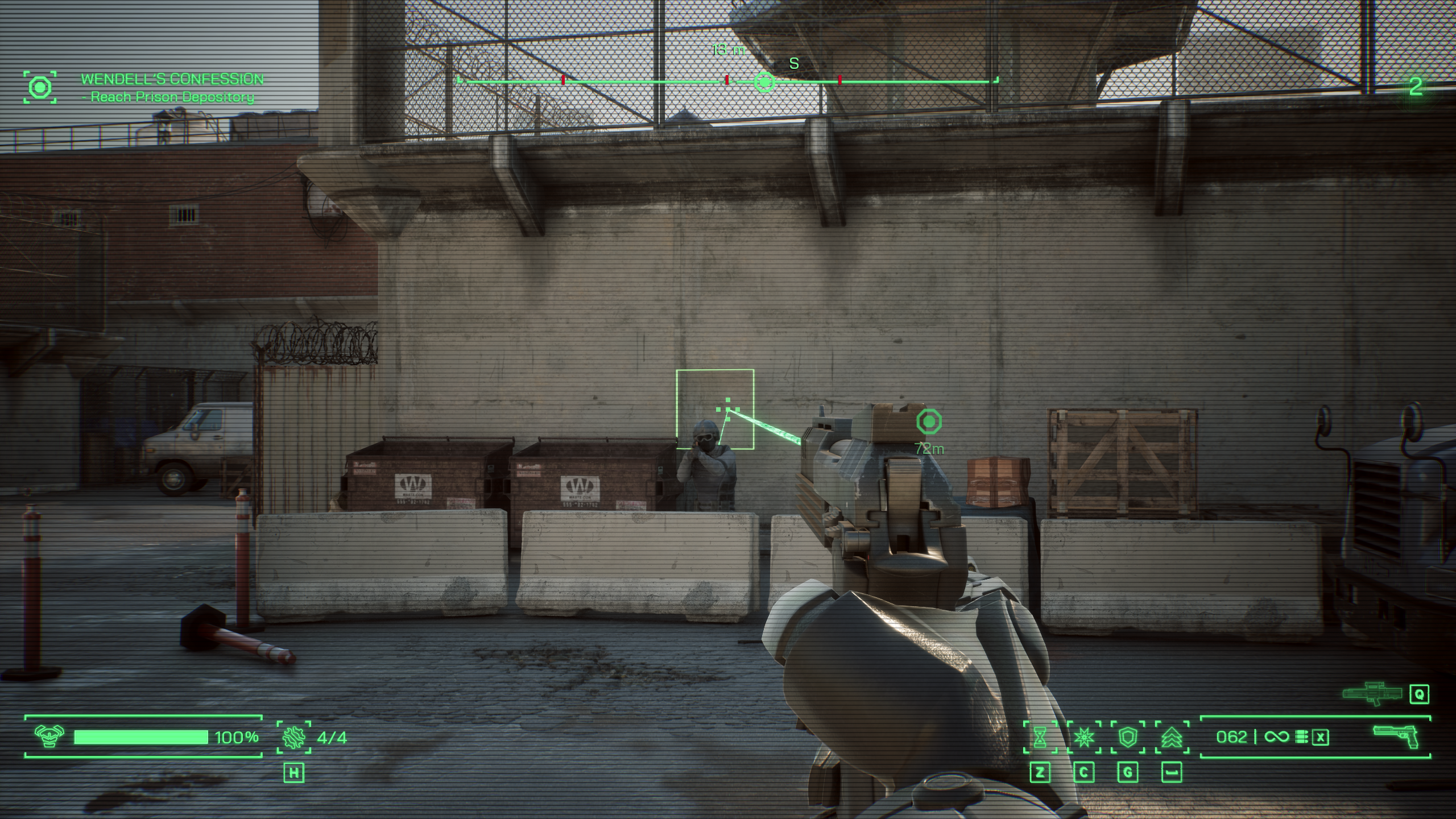This screenshot has width=1456, height=819.
Task: Click the octagon objective icon beside quest title
Action: coord(40,88)
